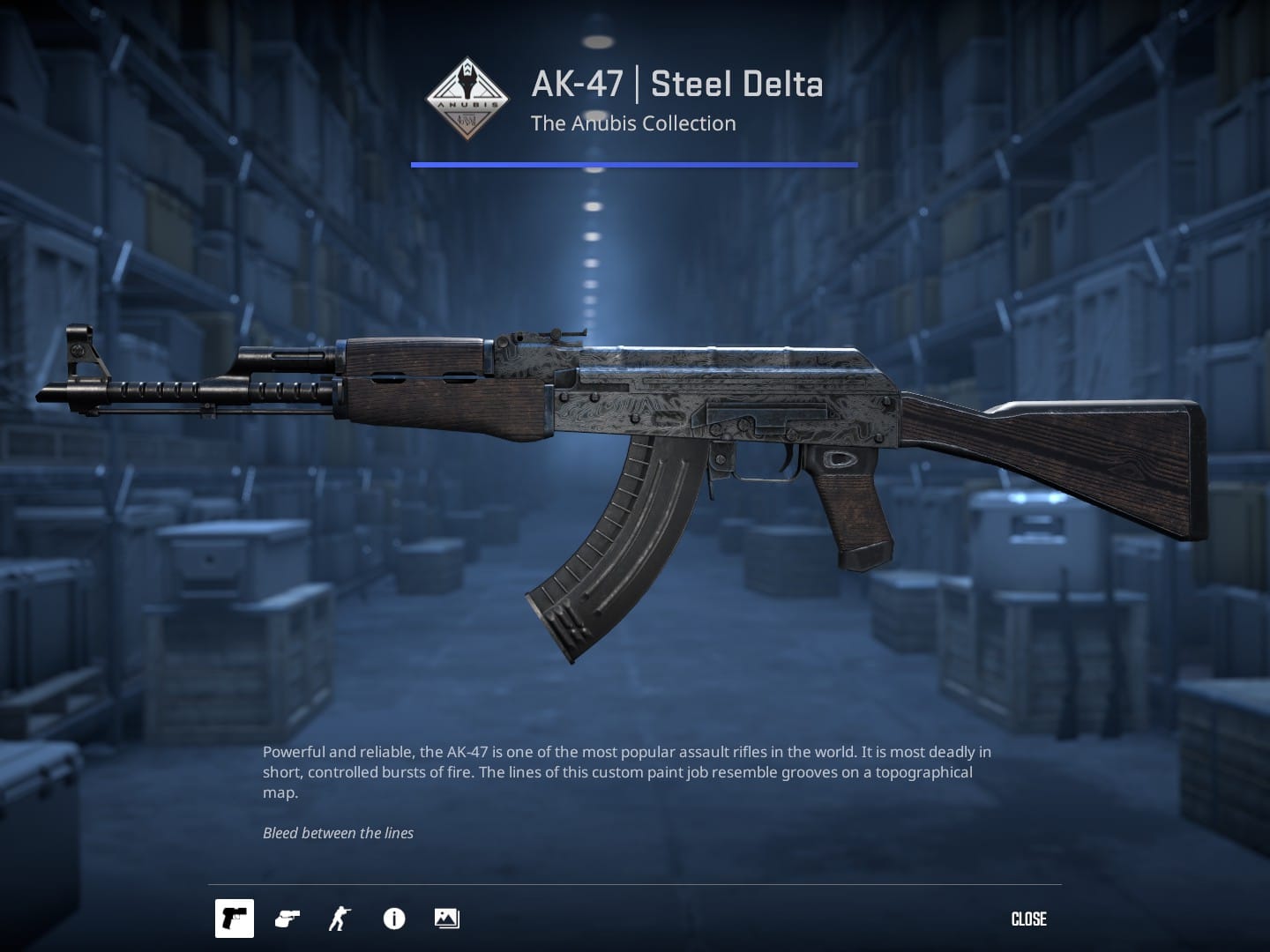Click the CLOSE button
The height and width of the screenshot is (952, 1270).
[1028, 919]
